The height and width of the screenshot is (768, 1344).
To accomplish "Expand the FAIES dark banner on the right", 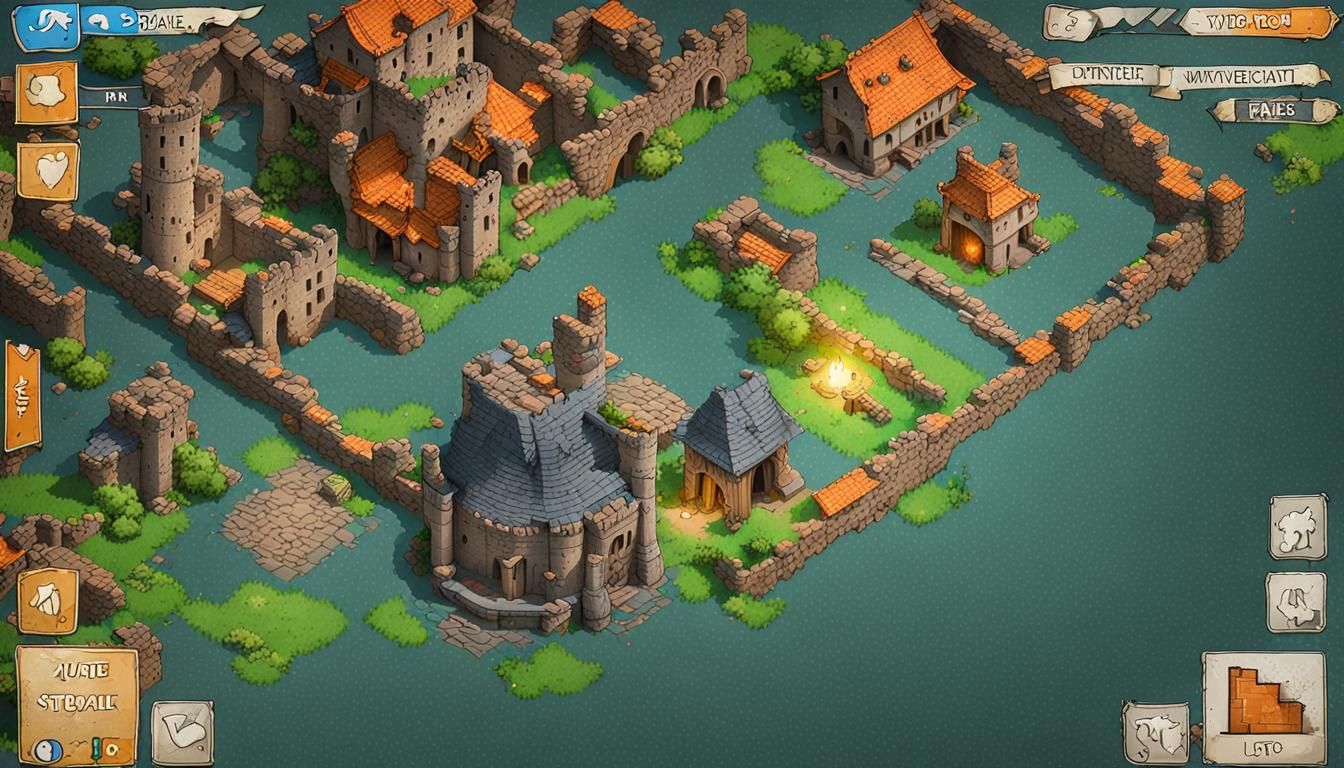I will tap(1273, 110).
